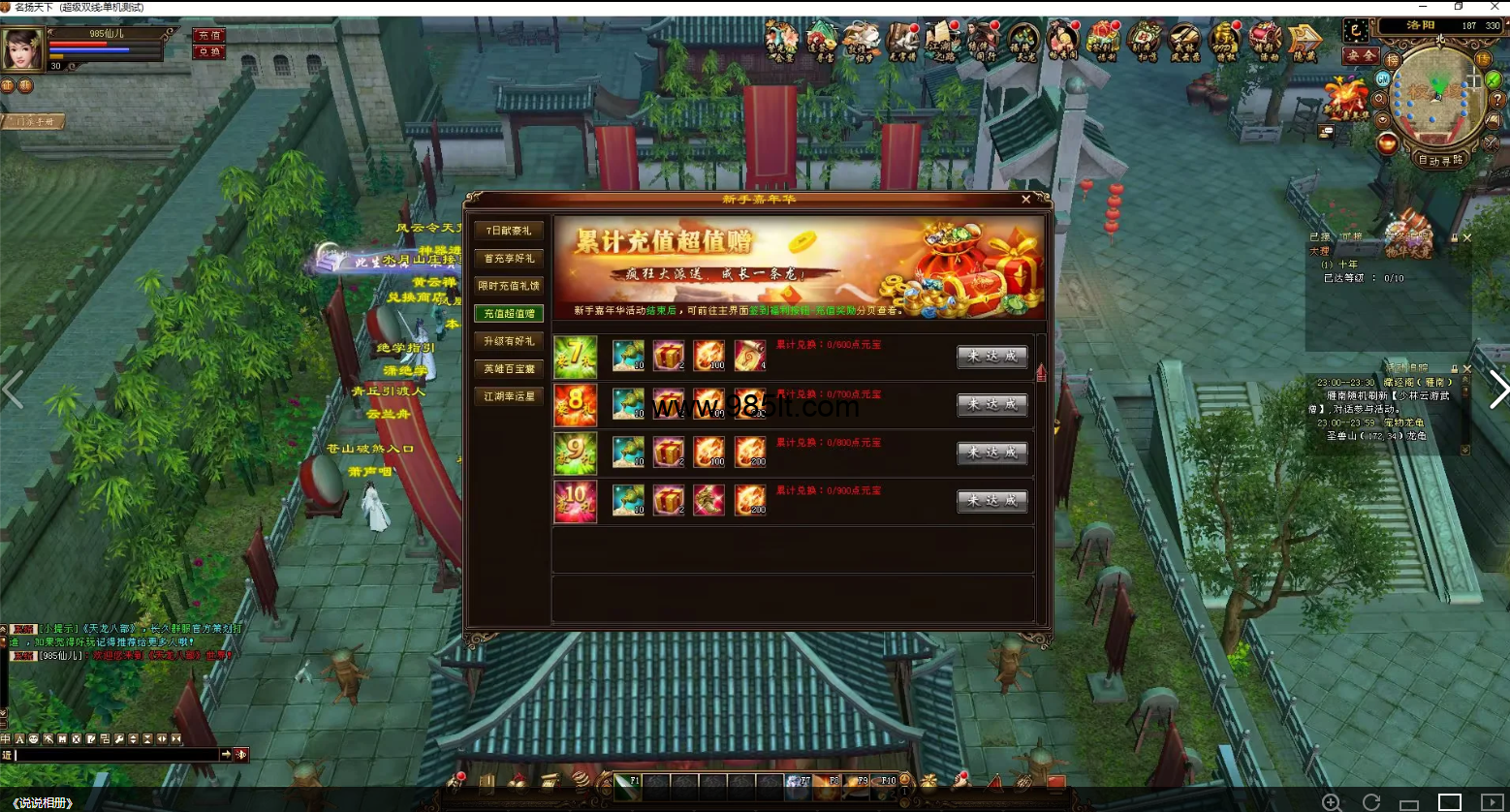The height and width of the screenshot is (812, 1510).
Task: Close the 新手嘉年华 window
Action: tap(1026, 200)
